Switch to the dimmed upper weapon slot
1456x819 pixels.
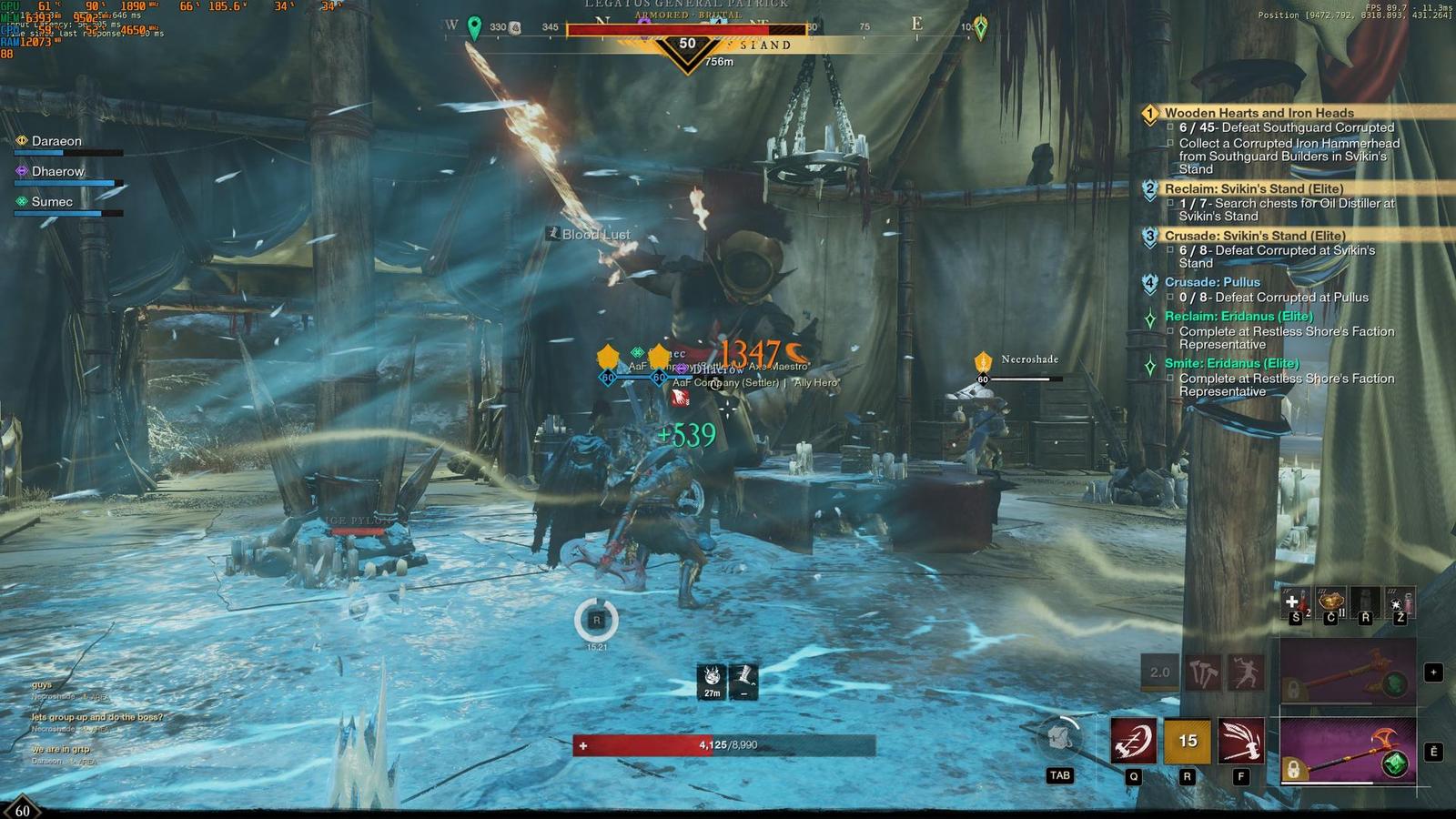1348,672
